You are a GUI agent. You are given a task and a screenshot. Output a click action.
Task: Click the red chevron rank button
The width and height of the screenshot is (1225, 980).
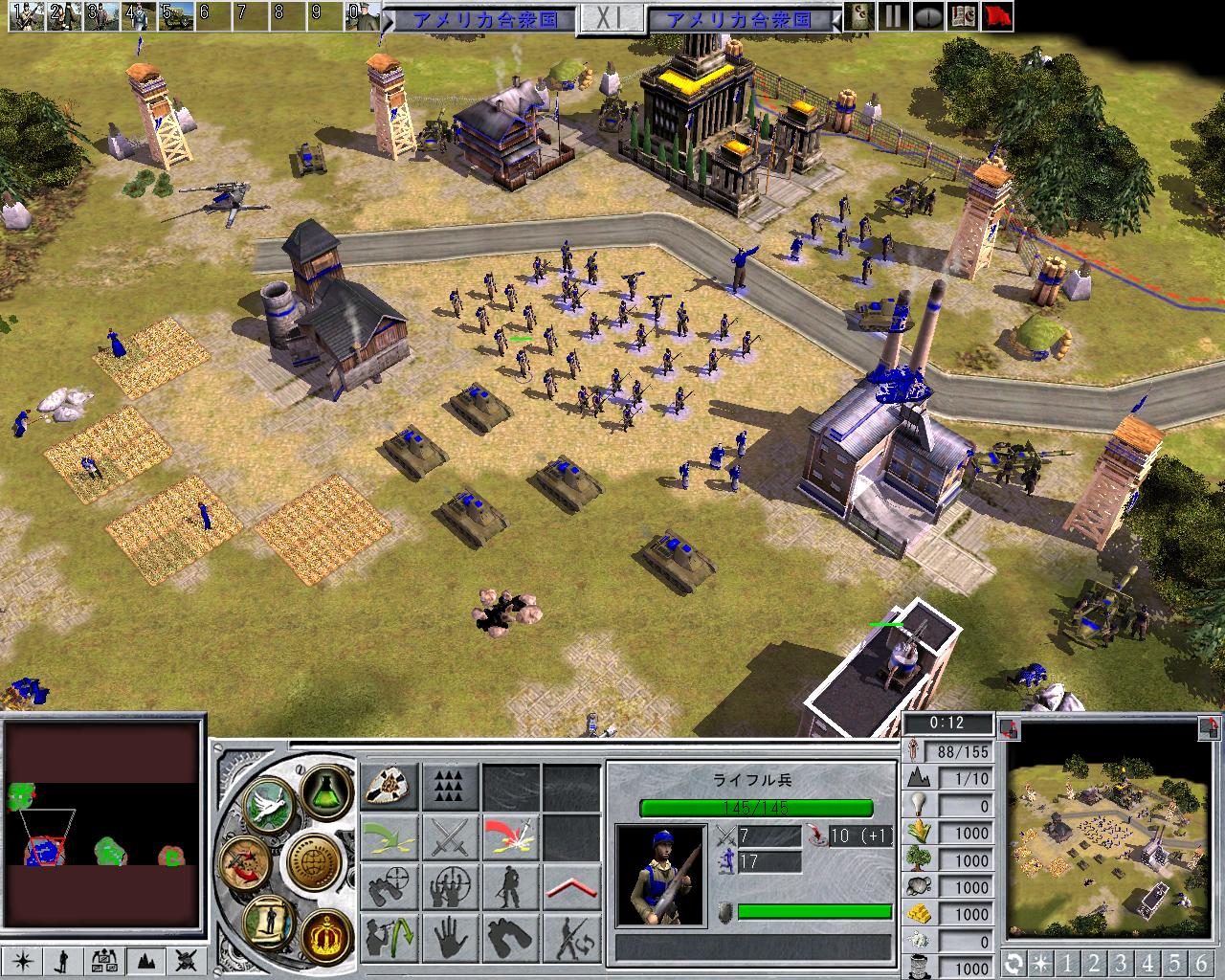[x=570, y=887]
